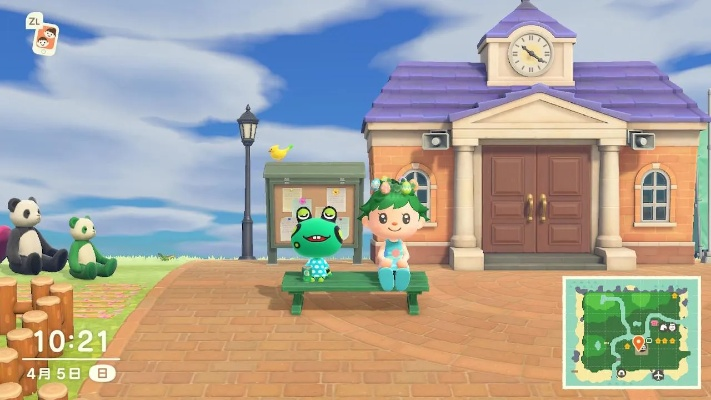
Task: Expand the island minimap
Action: [x=631, y=332]
